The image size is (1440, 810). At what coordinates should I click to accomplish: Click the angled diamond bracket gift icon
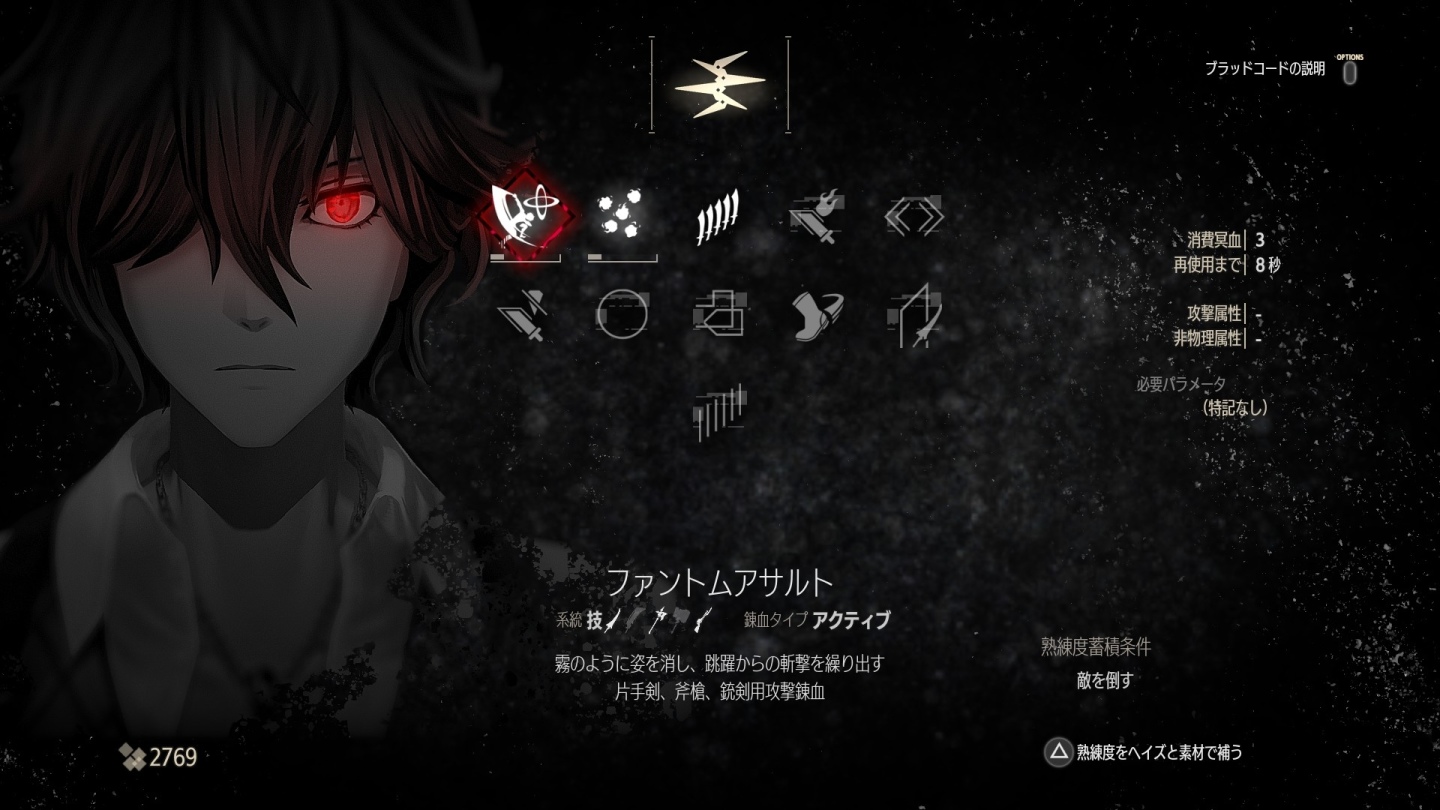915,215
